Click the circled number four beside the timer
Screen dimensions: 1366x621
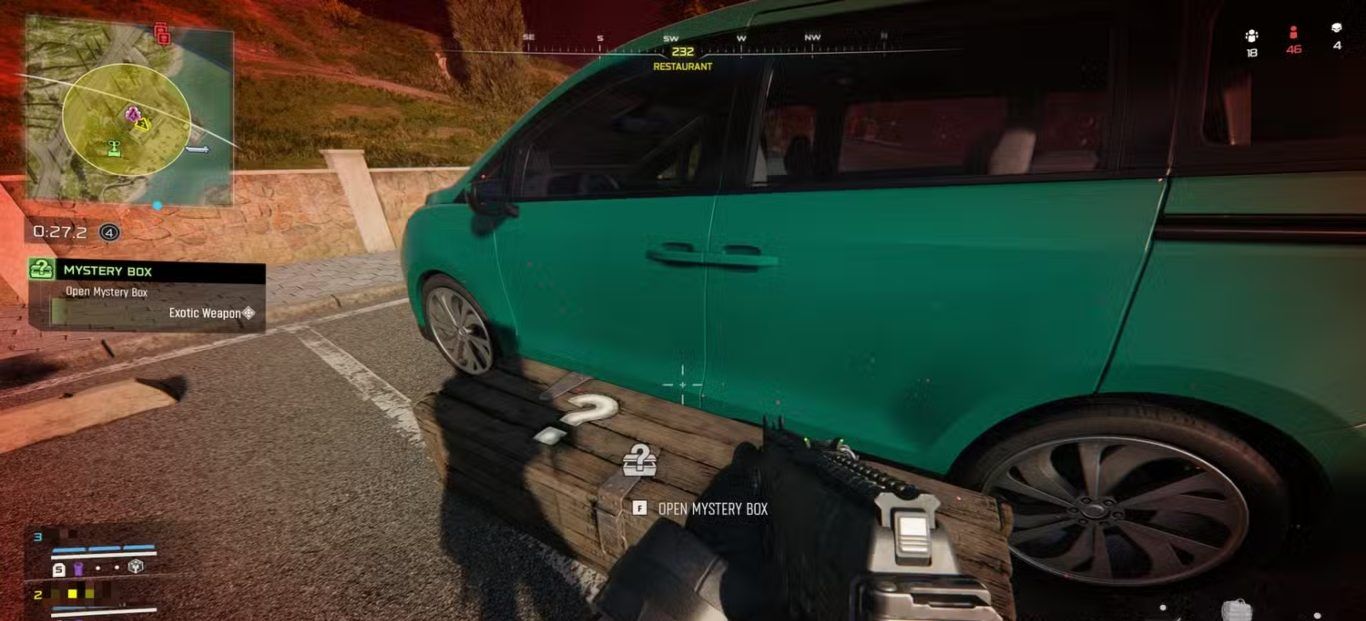109,232
